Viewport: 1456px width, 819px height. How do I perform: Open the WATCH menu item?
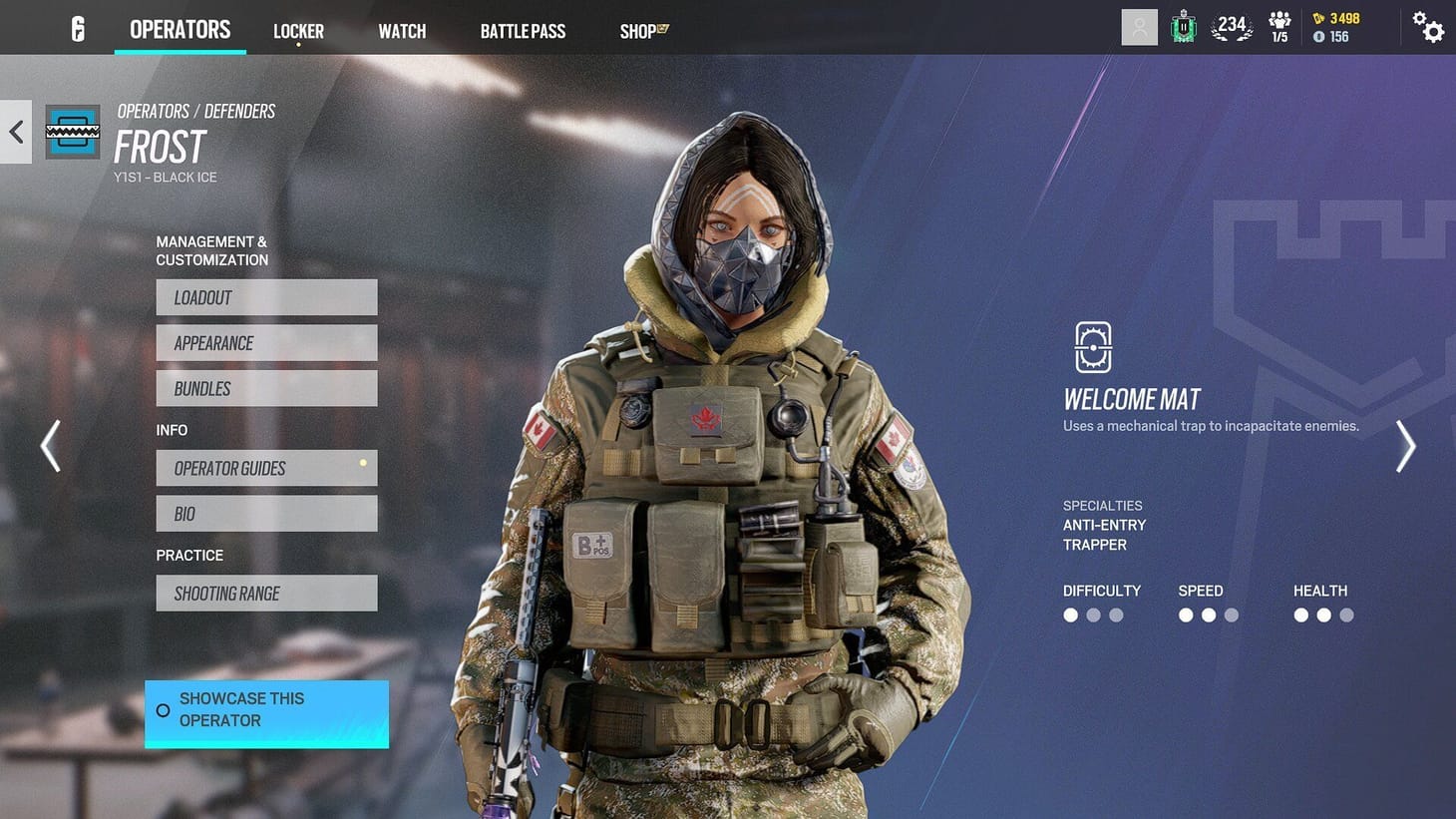click(x=402, y=30)
